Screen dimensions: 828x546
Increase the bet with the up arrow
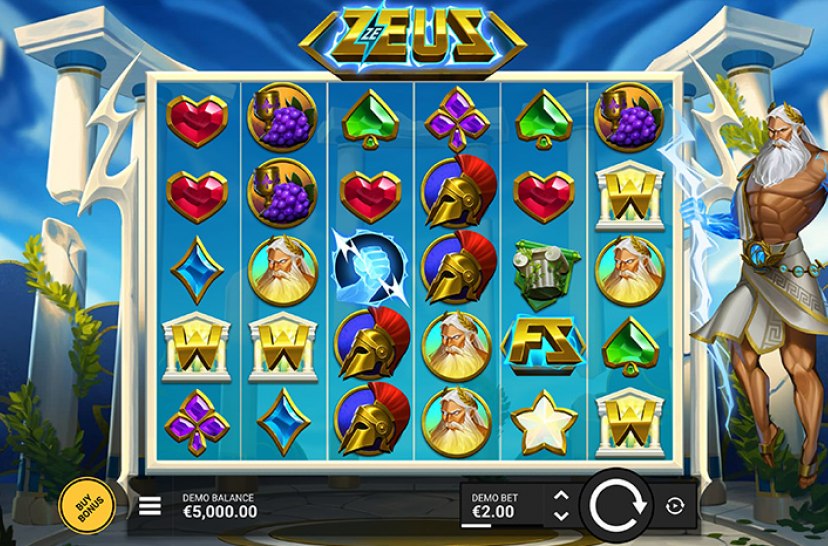(561, 496)
